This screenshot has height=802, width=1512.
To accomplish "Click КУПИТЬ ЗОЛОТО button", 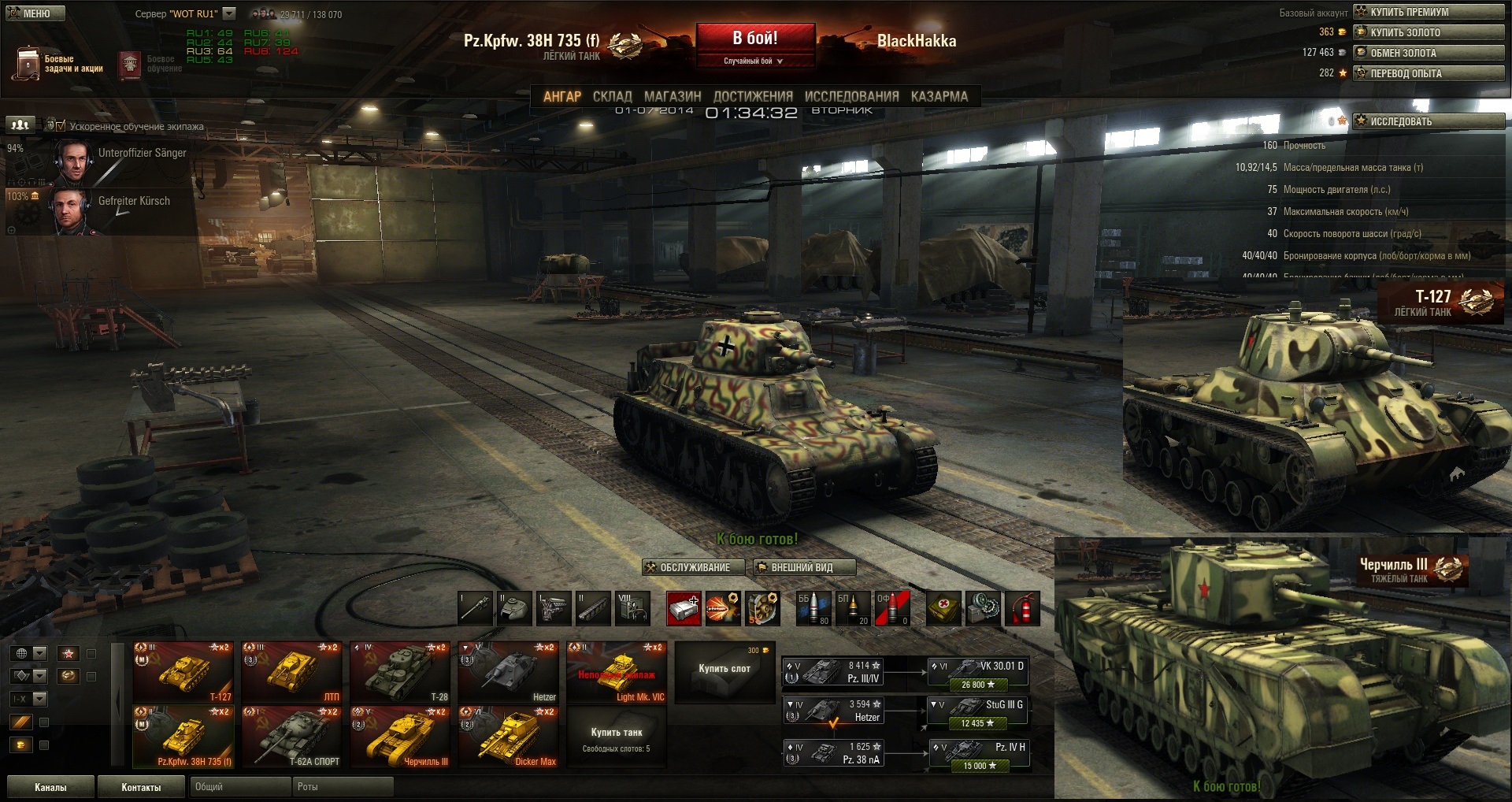I will click(1429, 32).
